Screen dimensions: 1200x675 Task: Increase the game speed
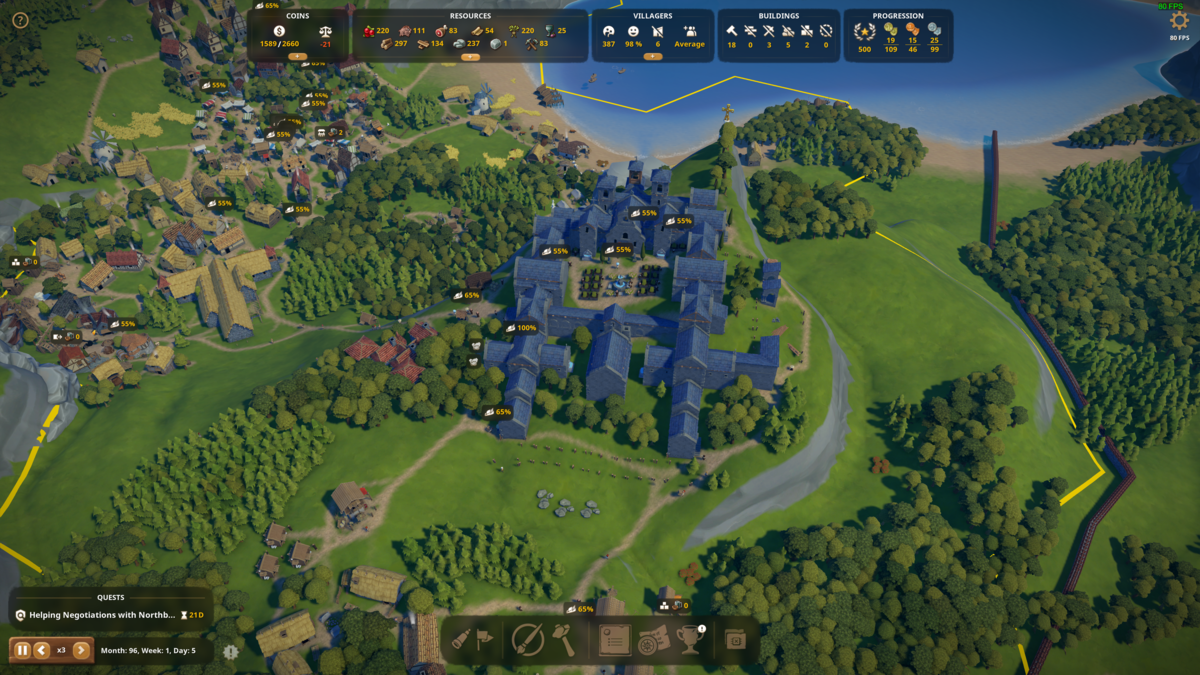click(x=81, y=650)
